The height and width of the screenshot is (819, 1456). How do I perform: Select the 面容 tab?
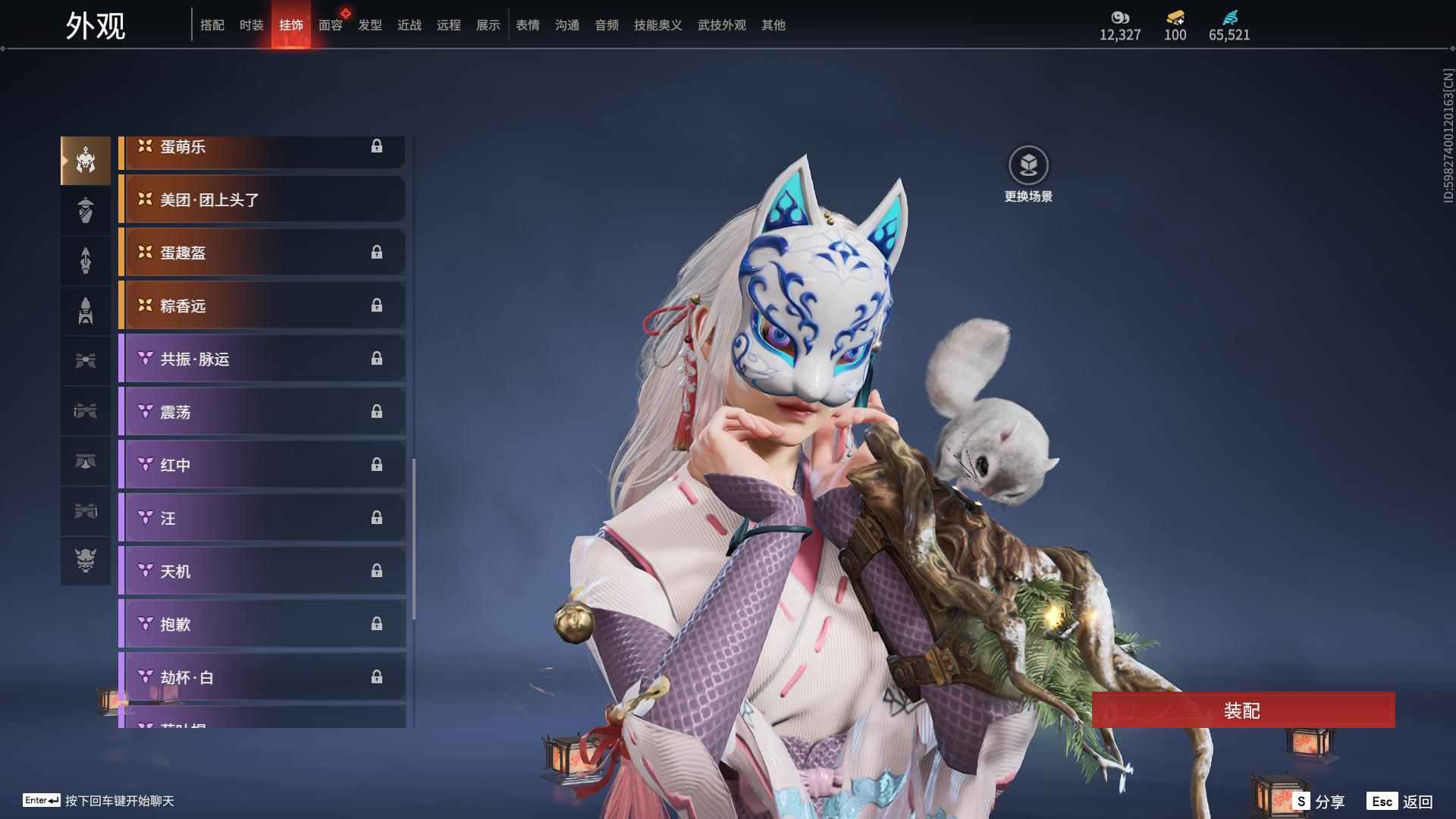[x=330, y=25]
